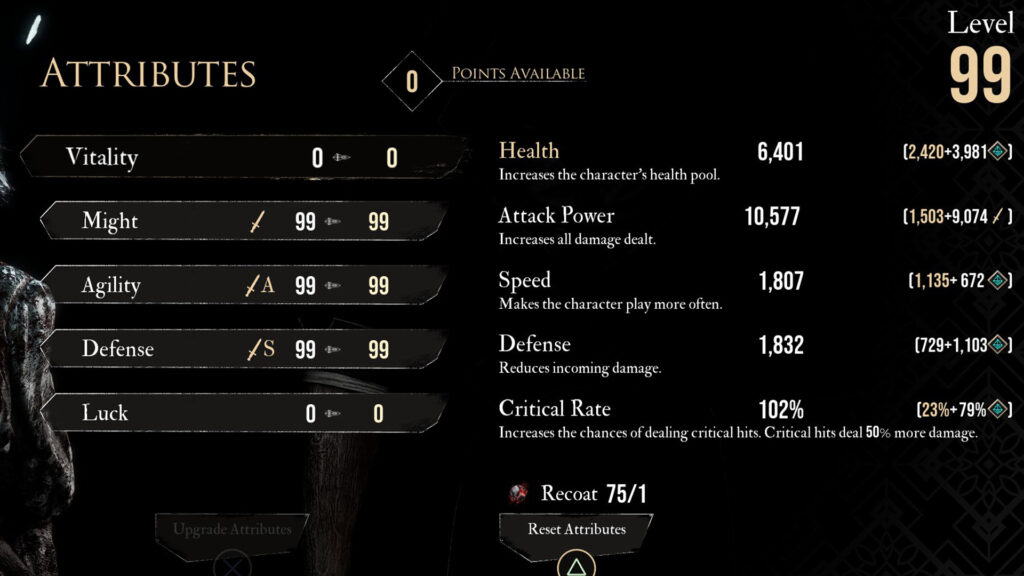The width and height of the screenshot is (1024, 576).
Task: Click the Reset Attributes button
Action: pyautogui.click(x=576, y=529)
